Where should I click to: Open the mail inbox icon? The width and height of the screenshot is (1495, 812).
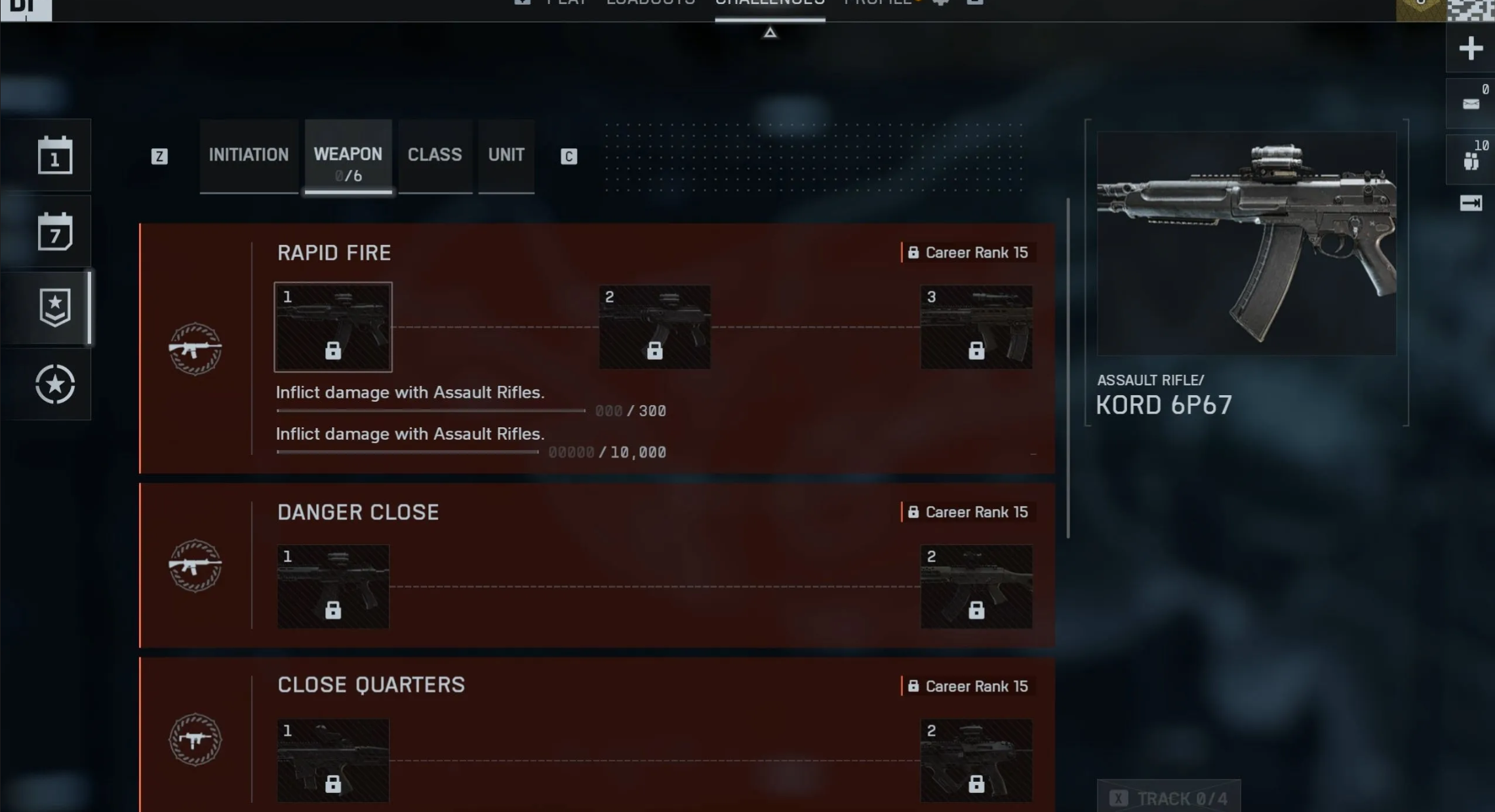tap(1471, 104)
